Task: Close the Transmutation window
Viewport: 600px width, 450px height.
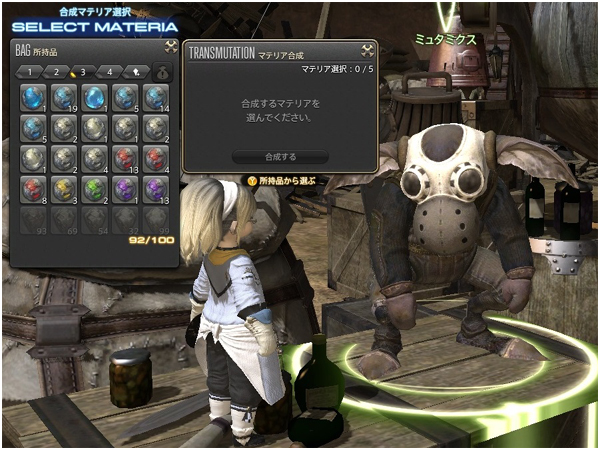Action: click(x=367, y=49)
